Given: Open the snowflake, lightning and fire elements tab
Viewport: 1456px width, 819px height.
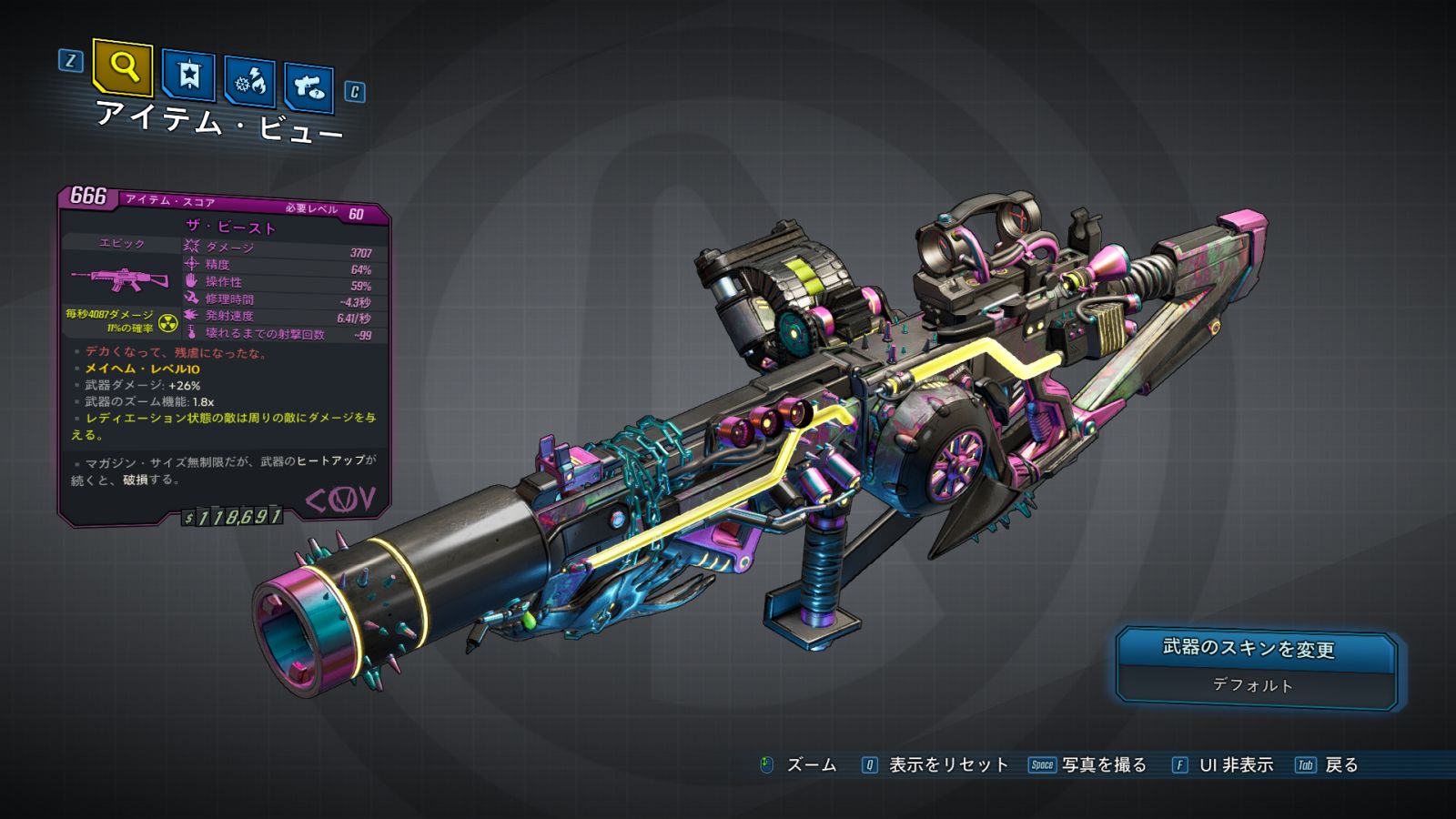Looking at the screenshot, I should [x=249, y=82].
